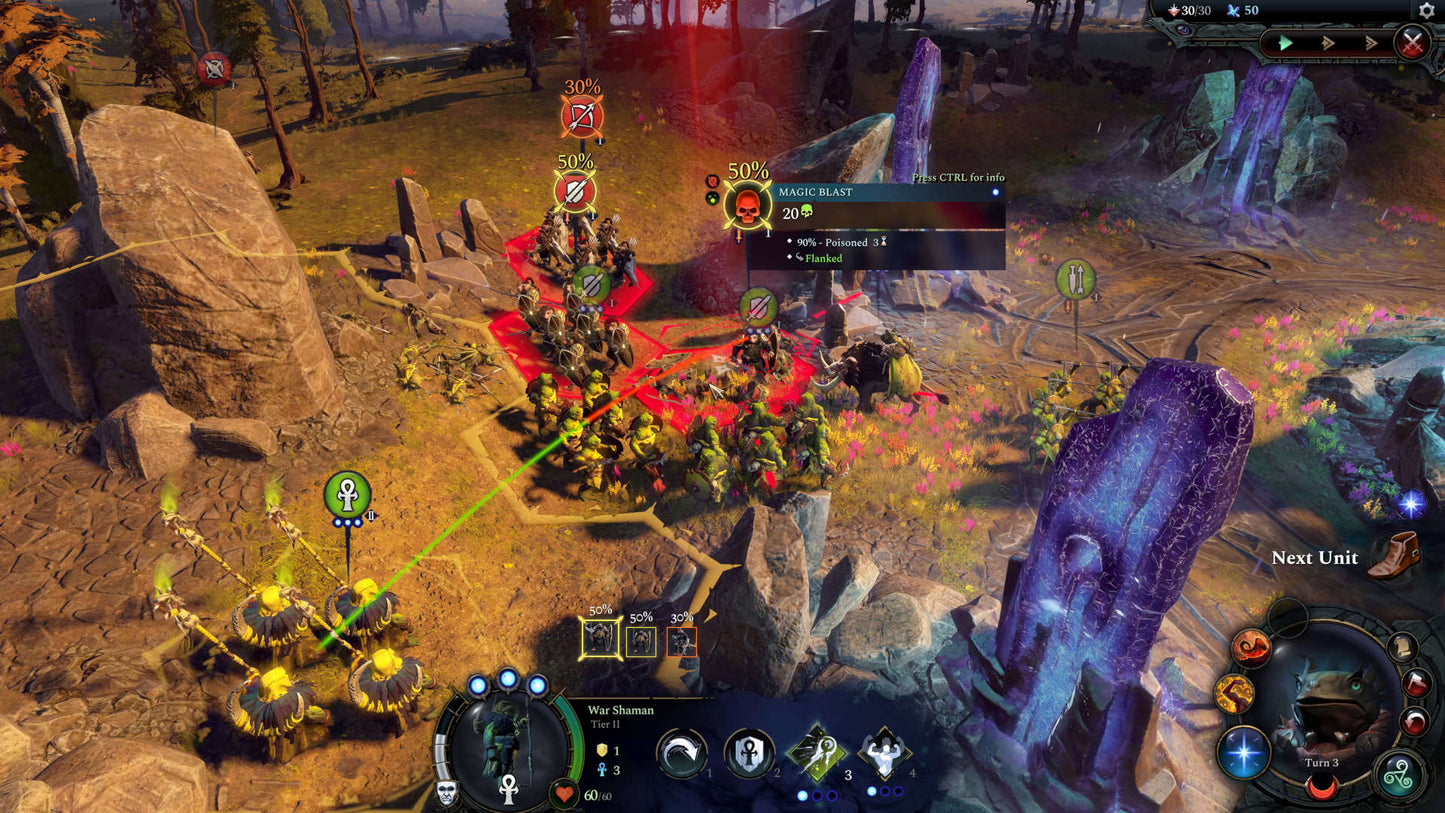Click the green triskelion icon near Turn 3

1399,774
